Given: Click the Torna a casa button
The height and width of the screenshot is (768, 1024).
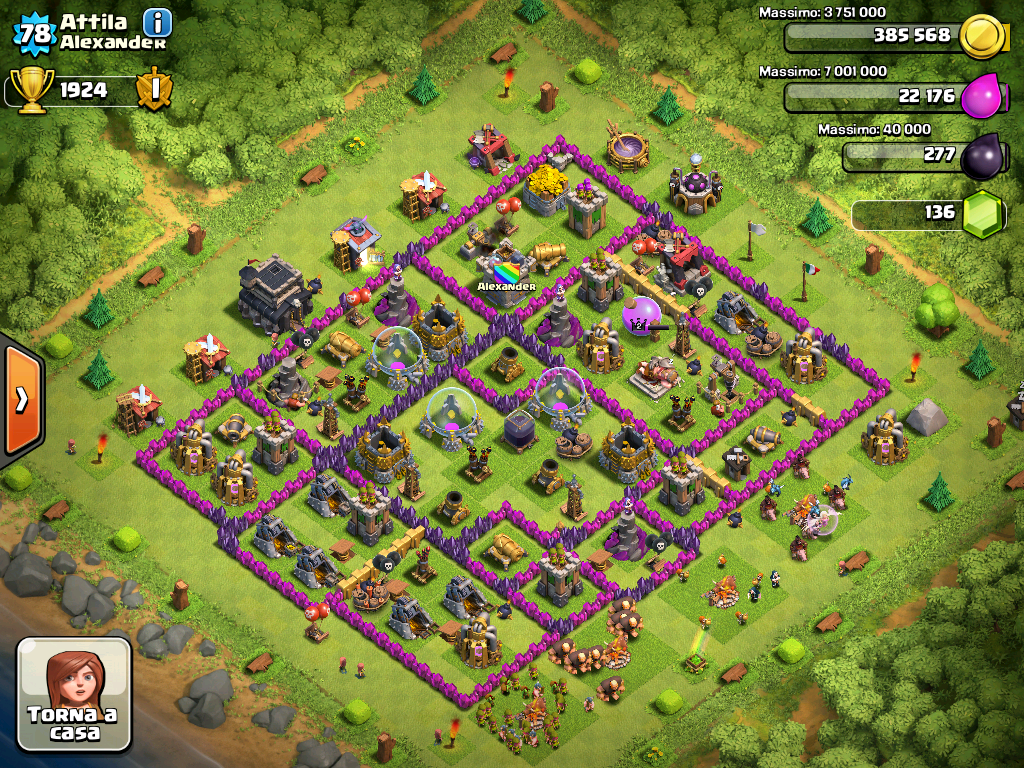Looking at the screenshot, I should [x=74, y=694].
